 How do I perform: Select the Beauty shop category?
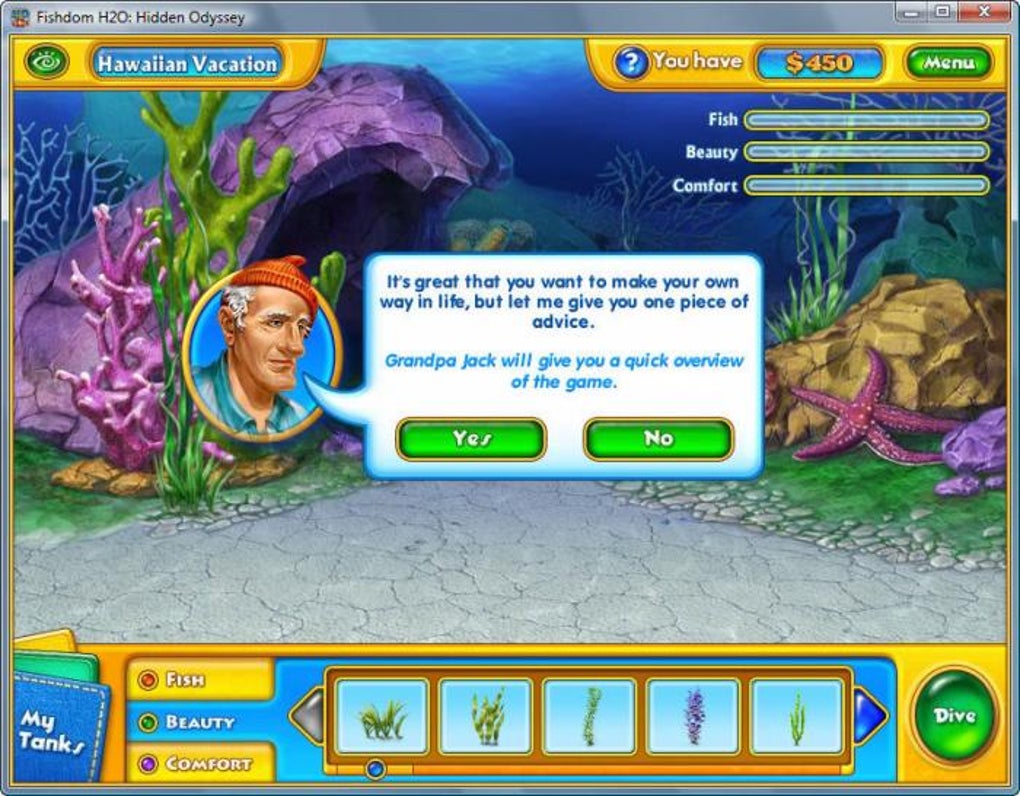click(199, 722)
